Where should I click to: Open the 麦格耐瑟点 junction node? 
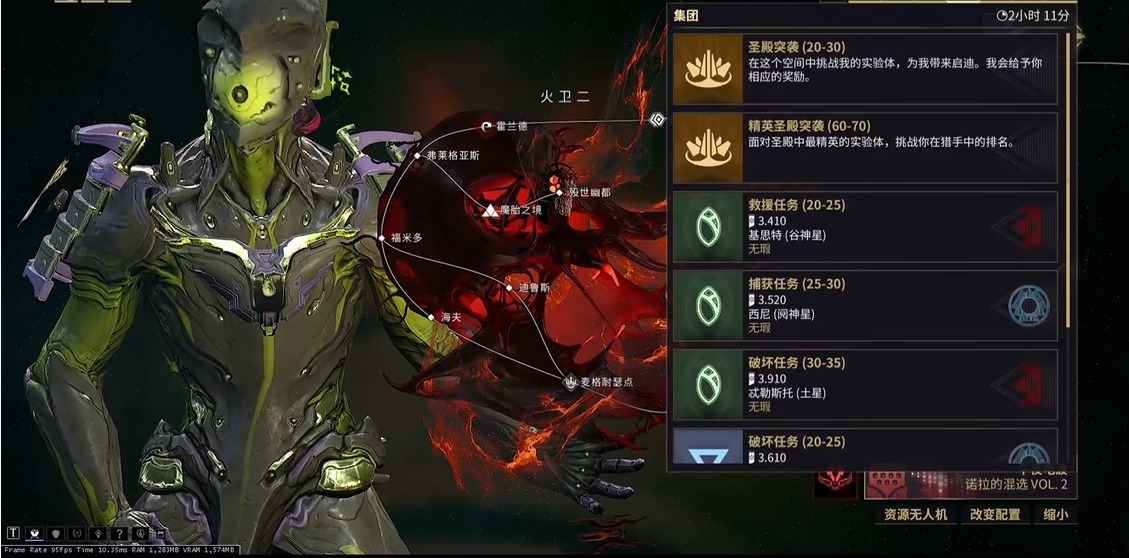pyautogui.click(x=571, y=382)
